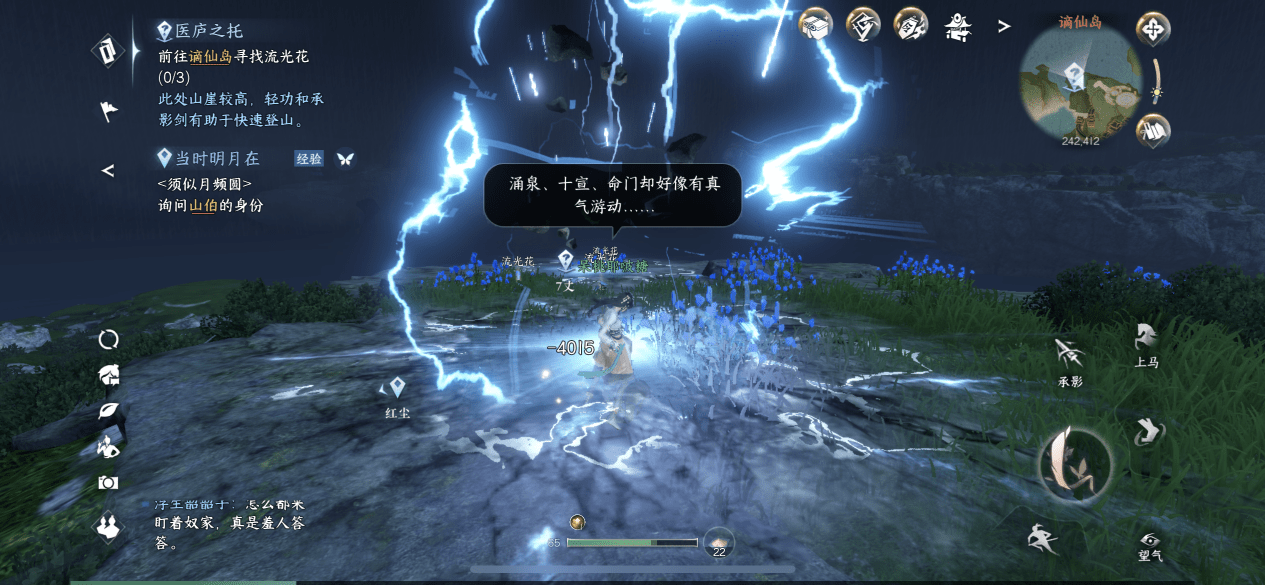Screen dimensions: 1265x585
Task: Open the camera photo mode icon
Action: [108, 483]
